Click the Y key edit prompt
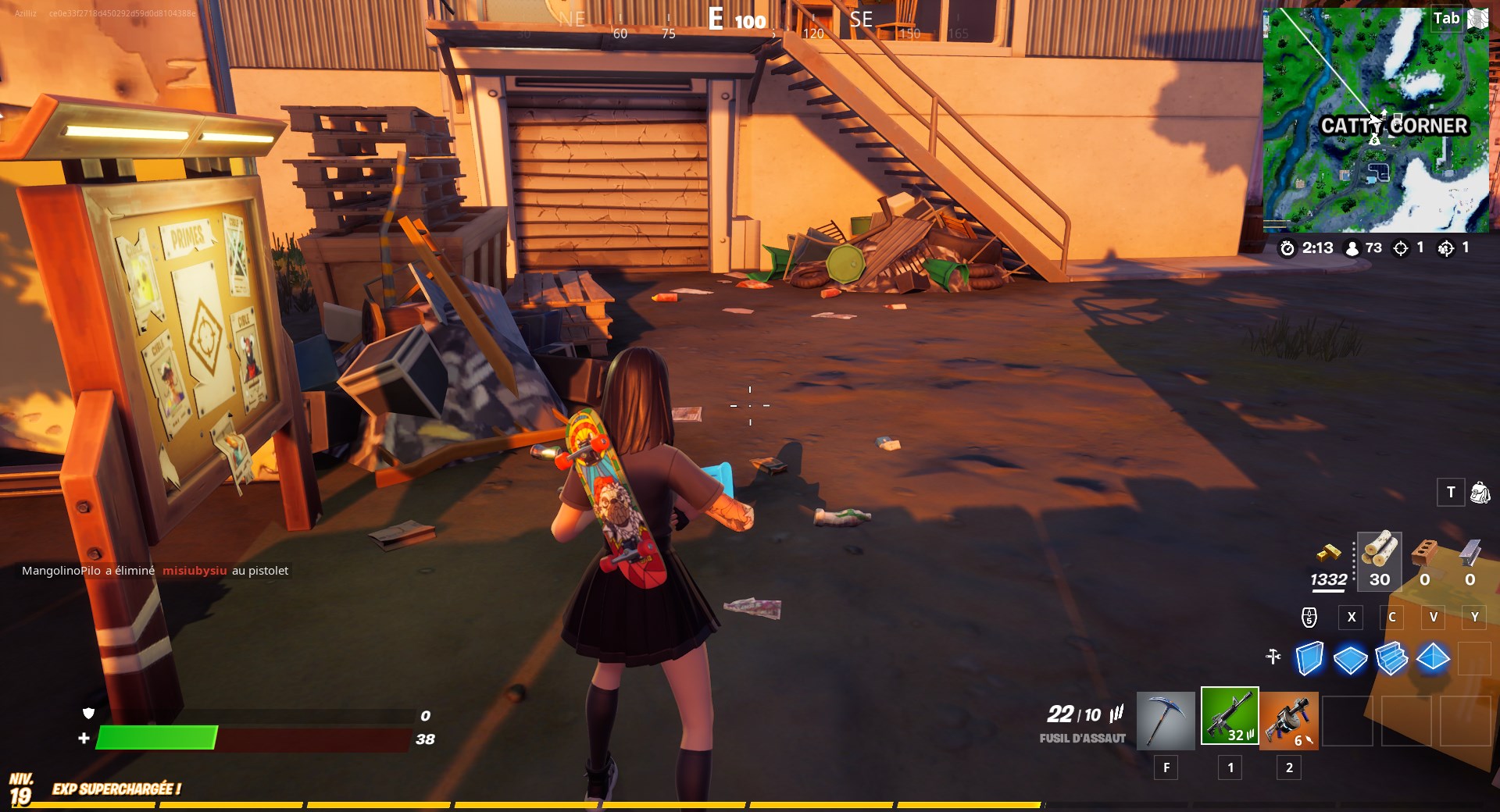 click(1475, 617)
